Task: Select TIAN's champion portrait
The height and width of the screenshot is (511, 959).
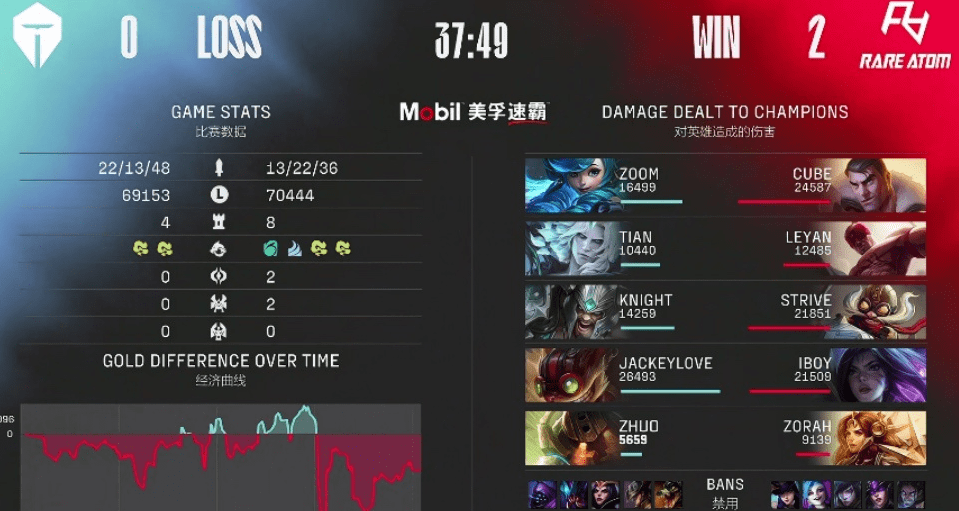Action: 570,248
